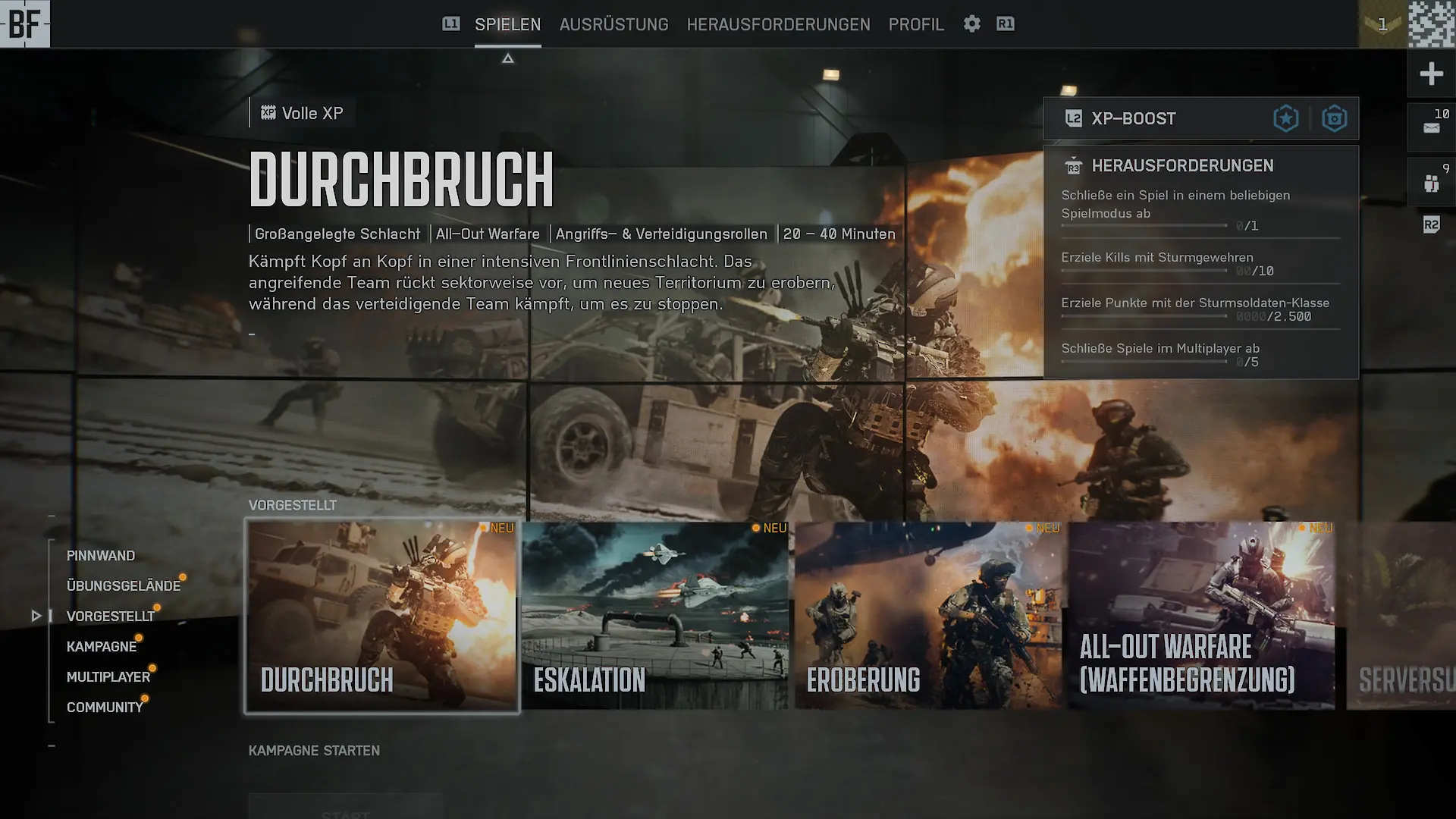Click the BF logo in the corner

point(24,24)
